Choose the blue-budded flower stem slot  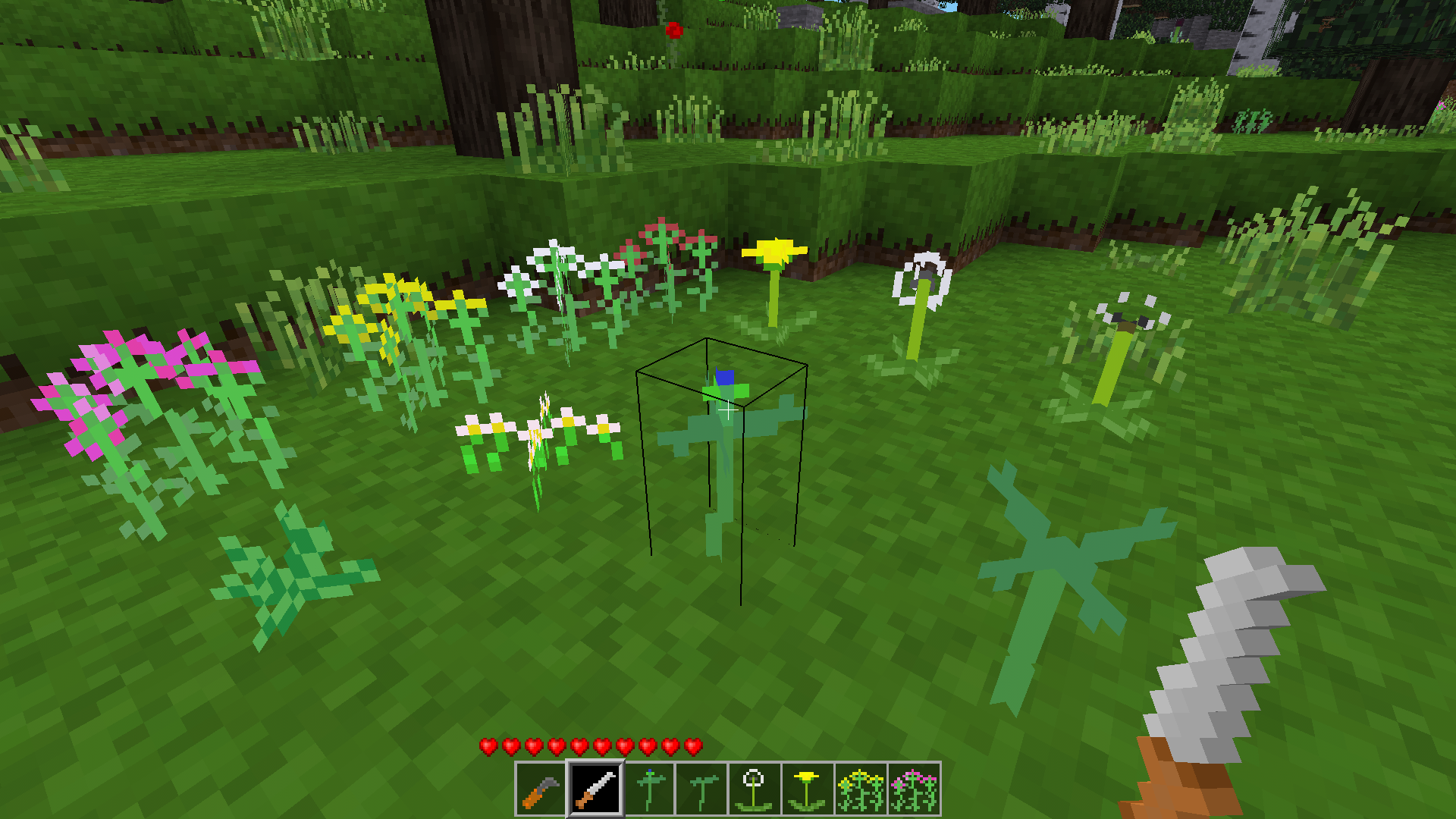tap(649, 789)
